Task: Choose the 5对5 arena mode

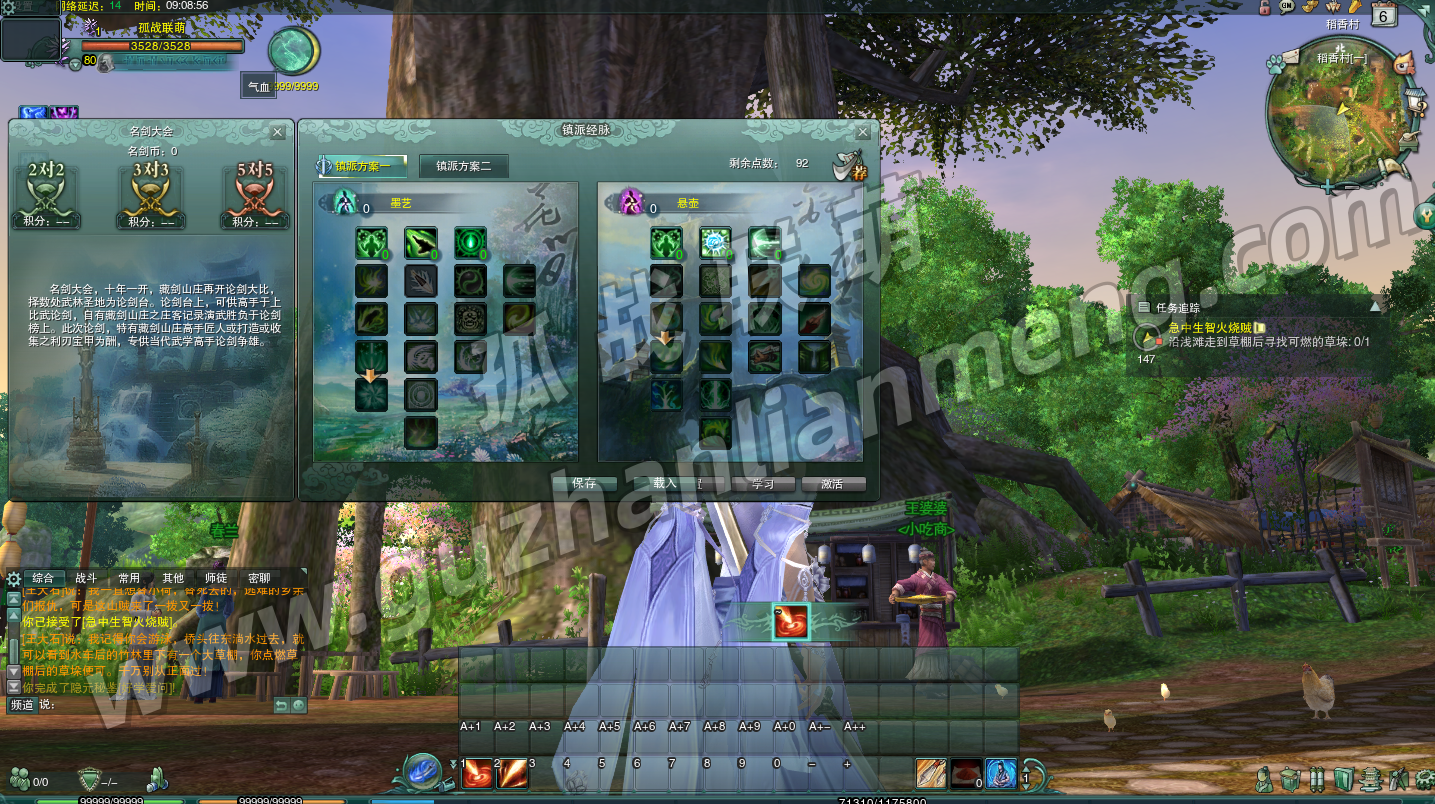Action: coord(255,188)
